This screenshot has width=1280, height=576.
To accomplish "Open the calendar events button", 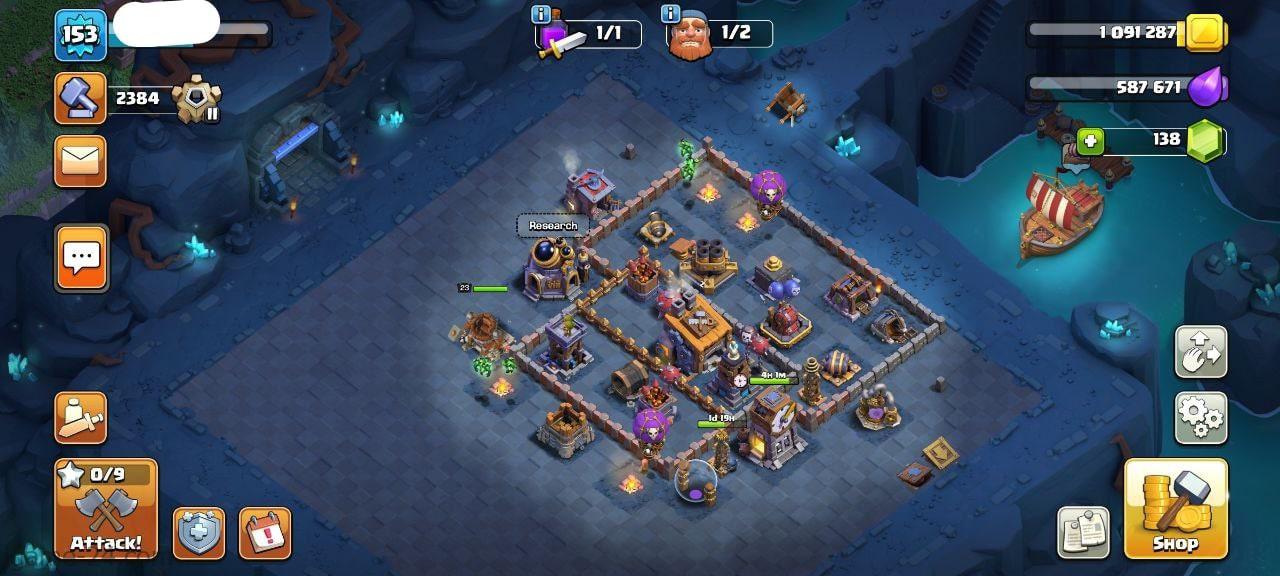I will tap(265, 533).
